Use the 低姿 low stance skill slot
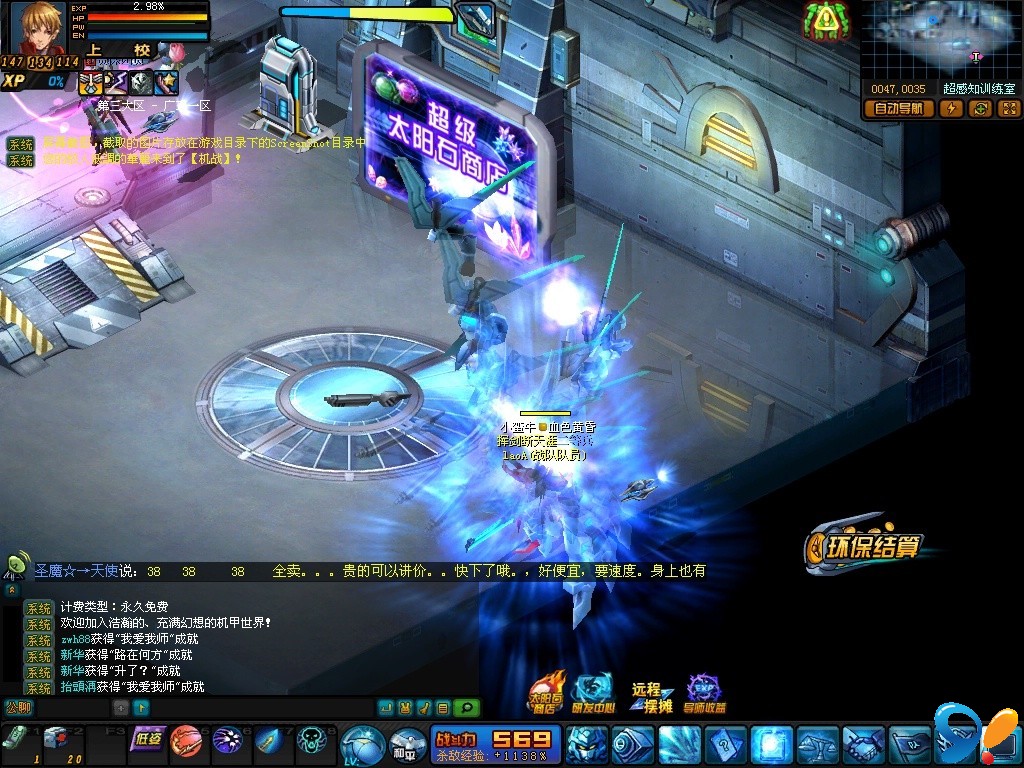 pos(147,740)
